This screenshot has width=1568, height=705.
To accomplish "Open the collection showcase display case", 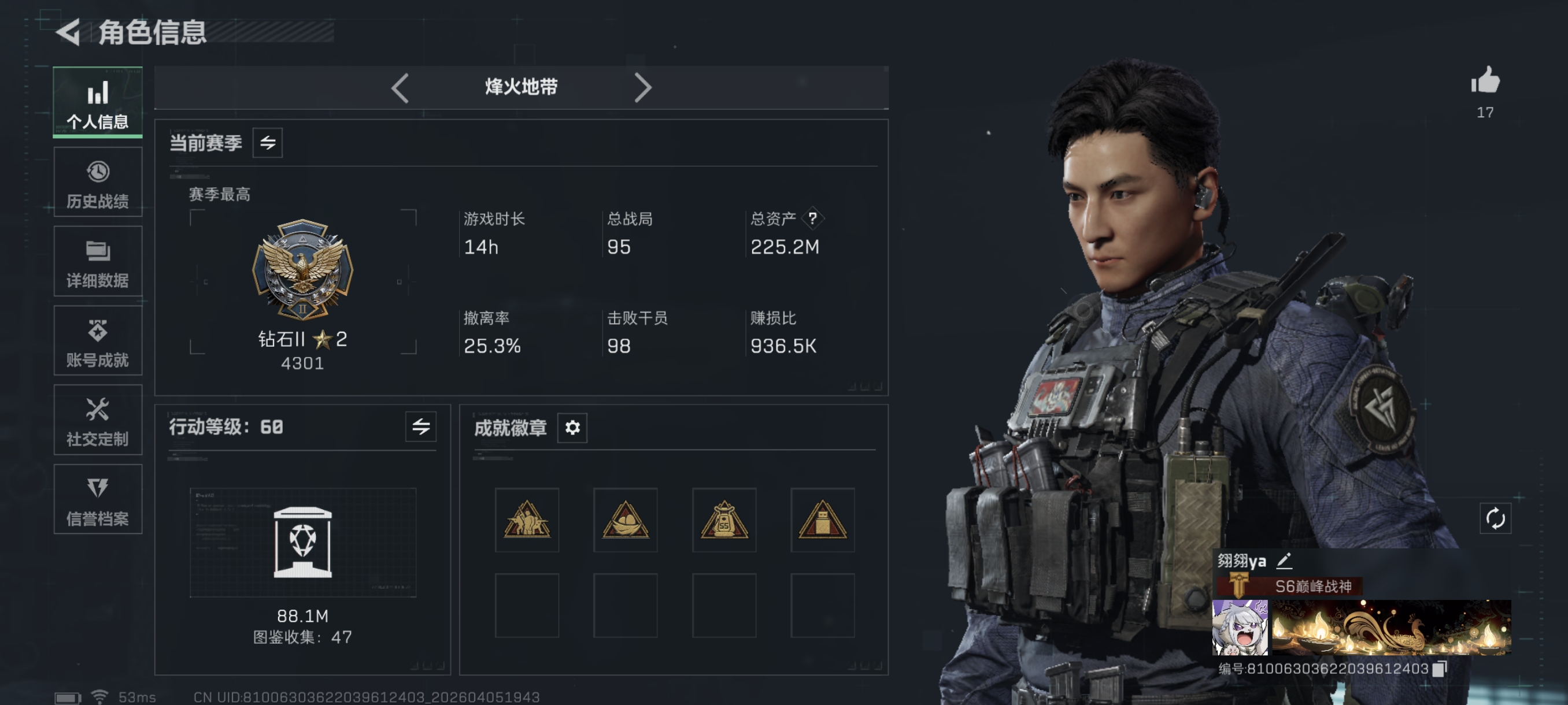I will click(x=302, y=542).
